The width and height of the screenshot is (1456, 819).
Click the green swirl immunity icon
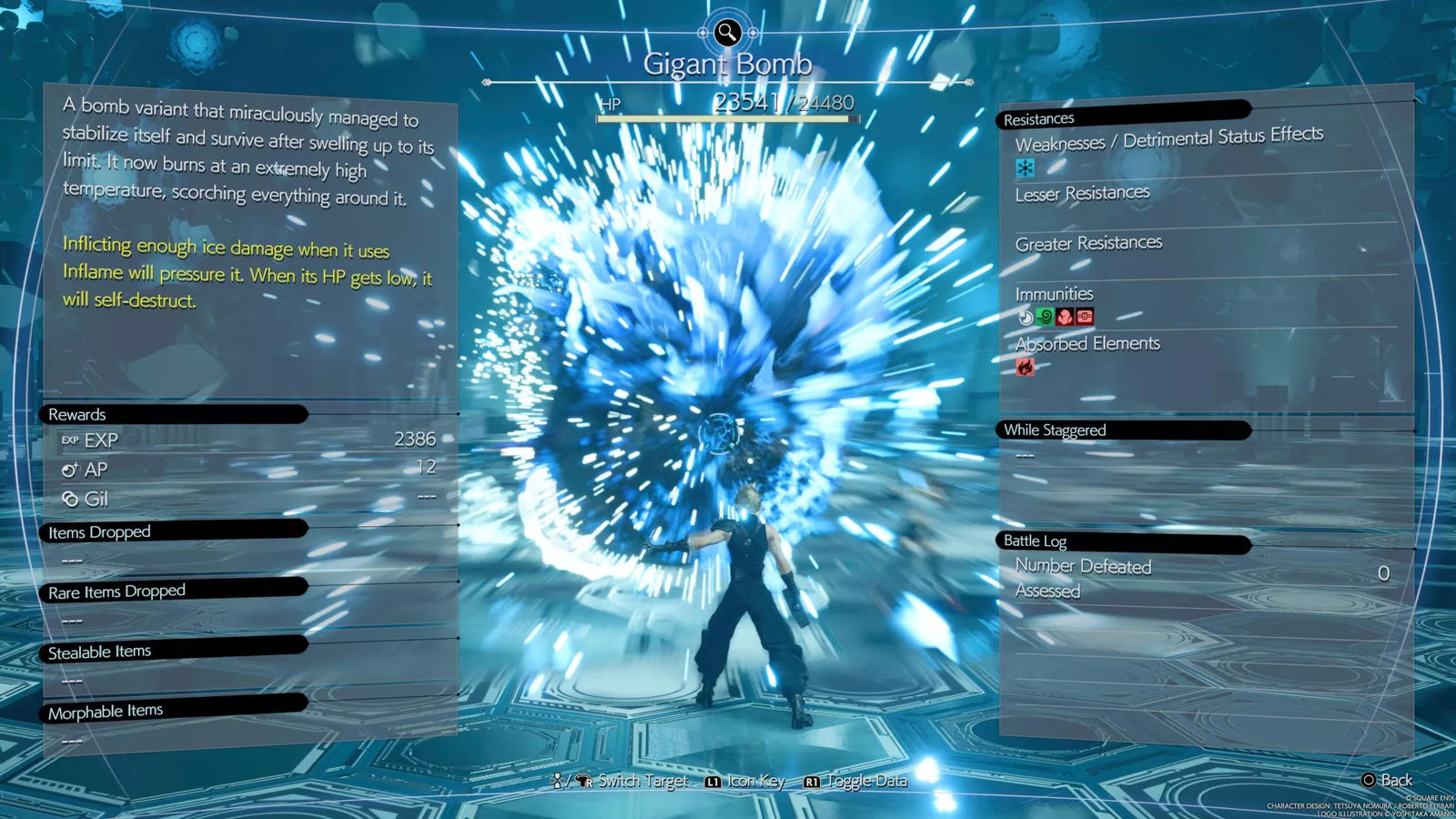point(1045,317)
